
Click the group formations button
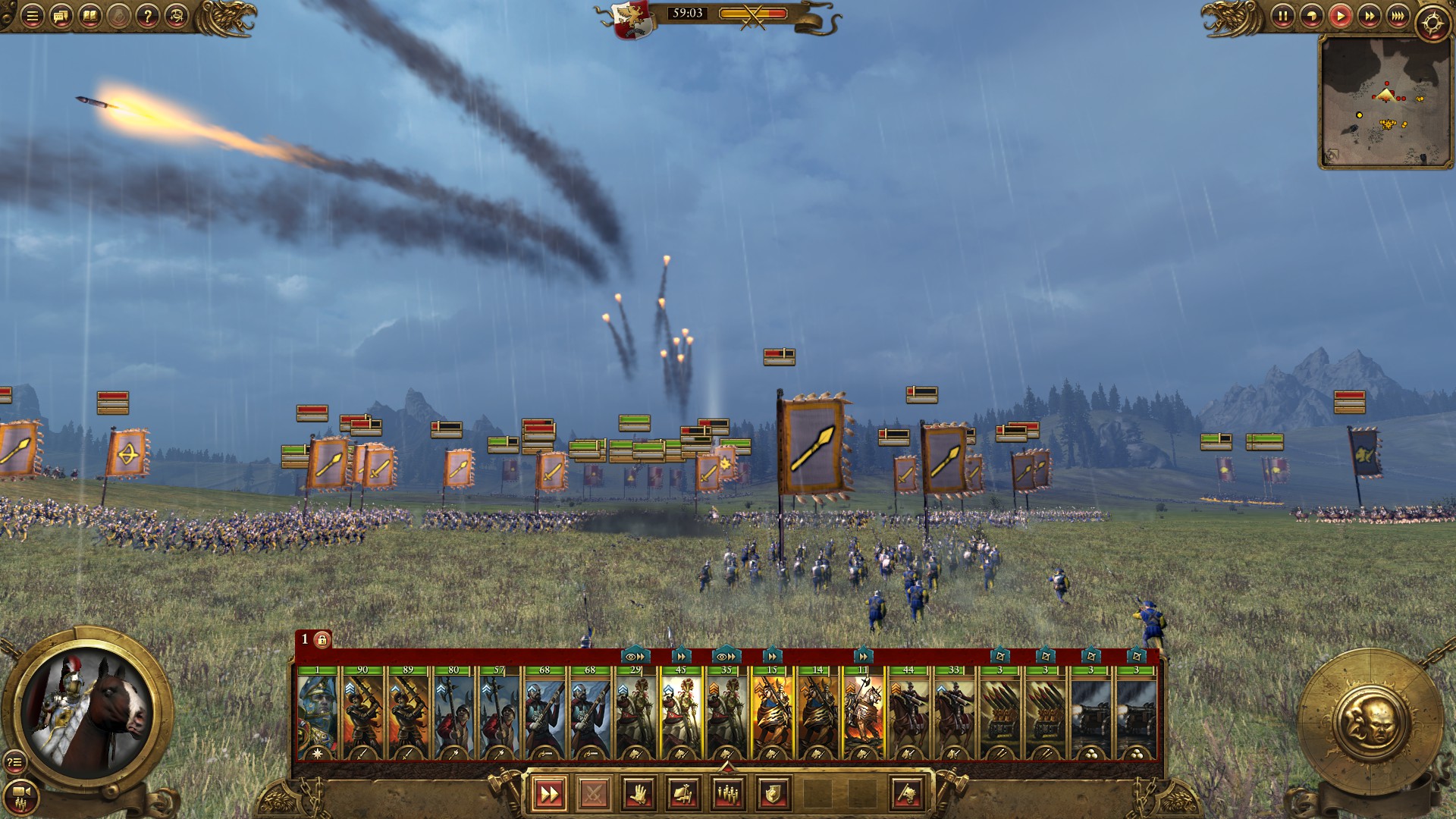click(728, 794)
